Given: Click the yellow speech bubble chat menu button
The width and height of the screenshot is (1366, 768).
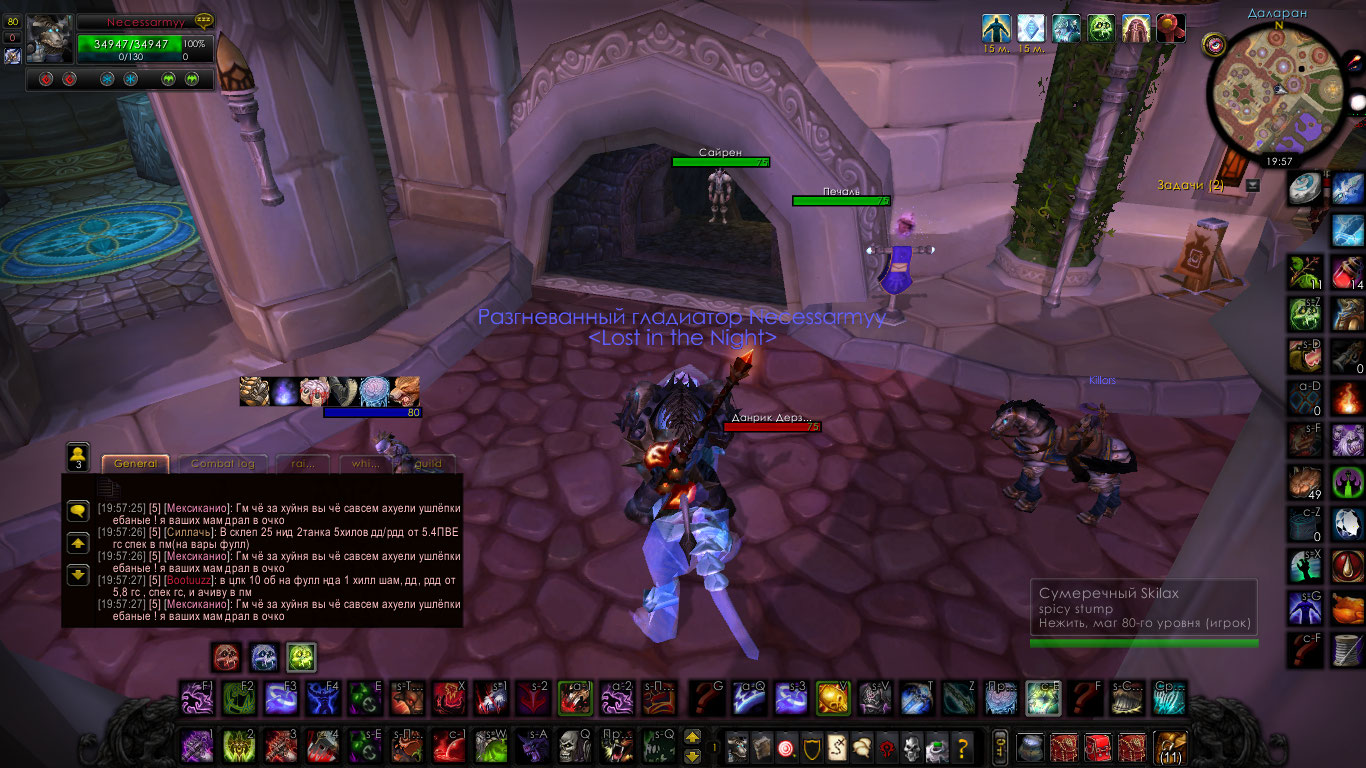Looking at the screenshot, I should tap(78, 511).
